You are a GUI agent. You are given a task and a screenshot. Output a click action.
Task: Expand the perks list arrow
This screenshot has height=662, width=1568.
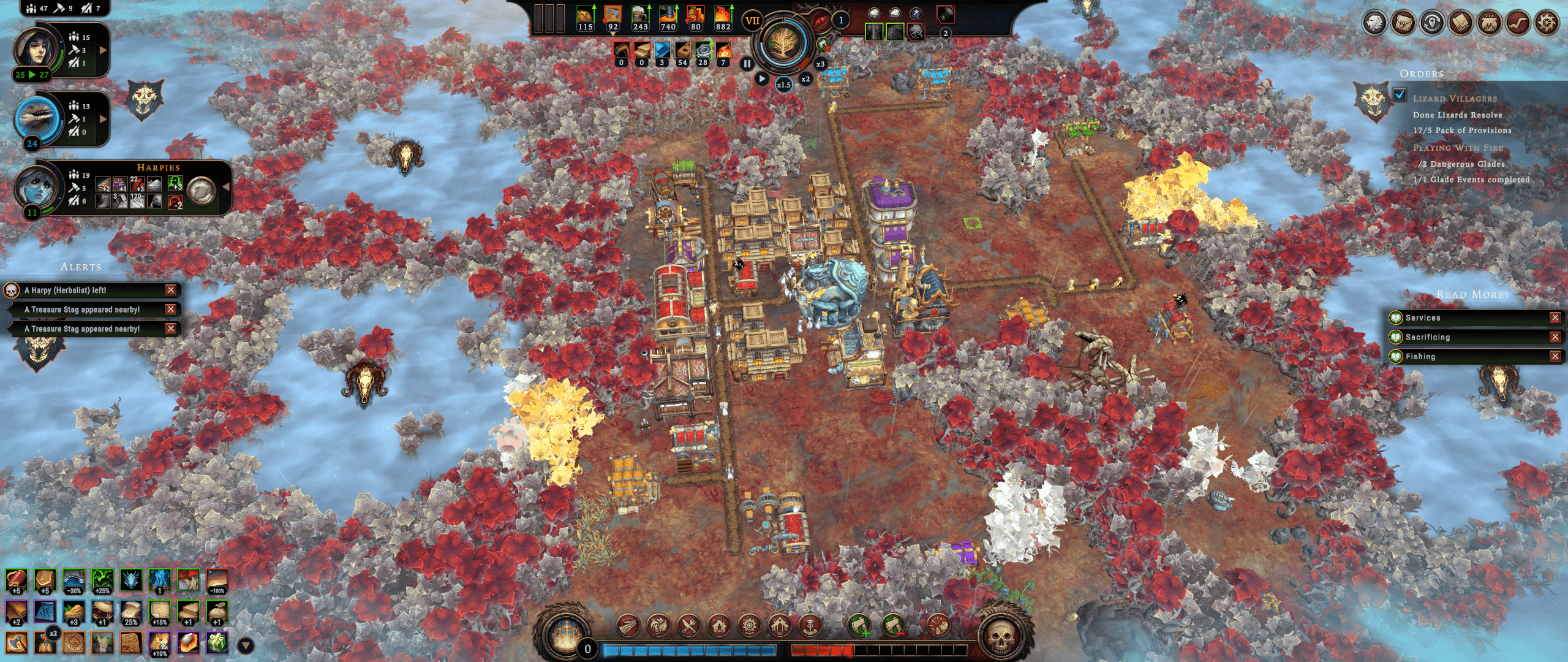pyautogui.click(x=246, y=645)
